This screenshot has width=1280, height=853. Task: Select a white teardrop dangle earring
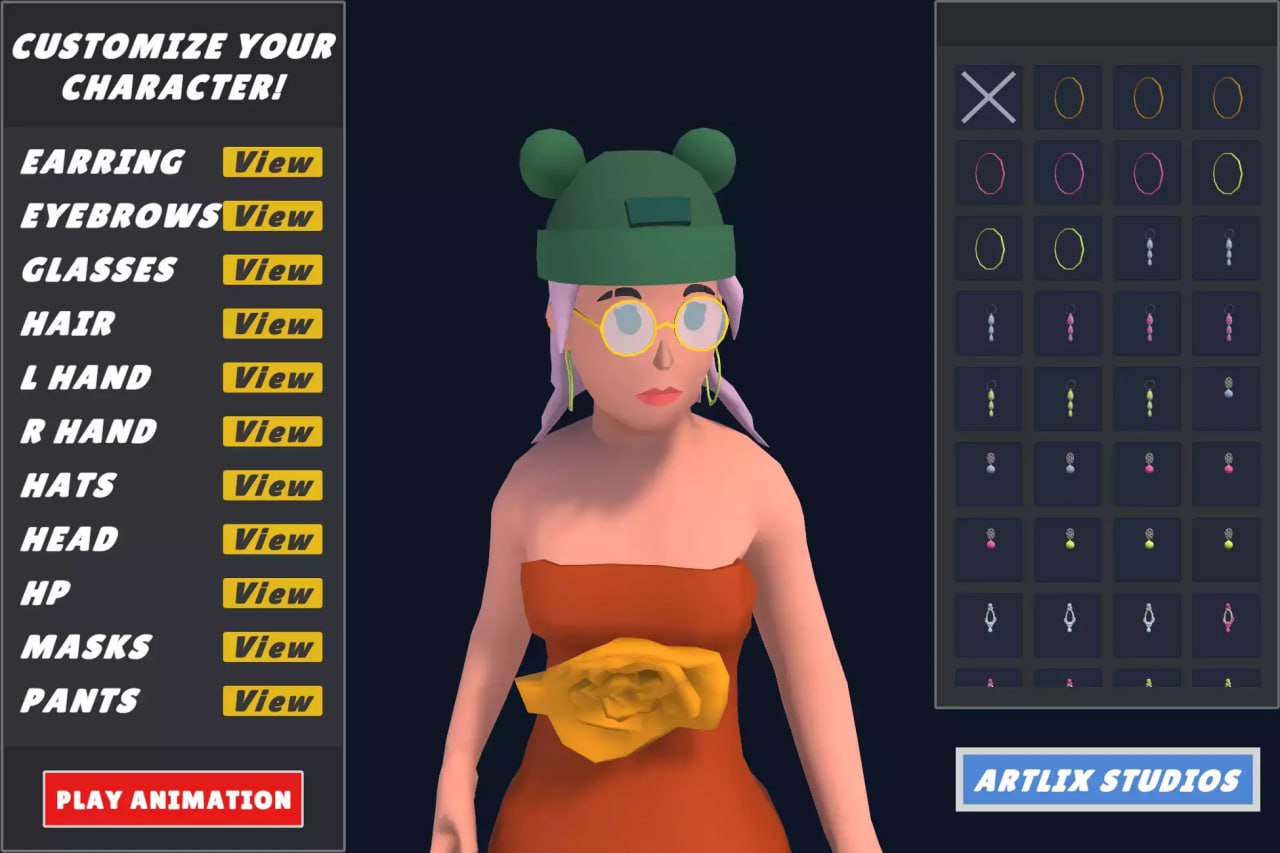[x=1147, y=248]
